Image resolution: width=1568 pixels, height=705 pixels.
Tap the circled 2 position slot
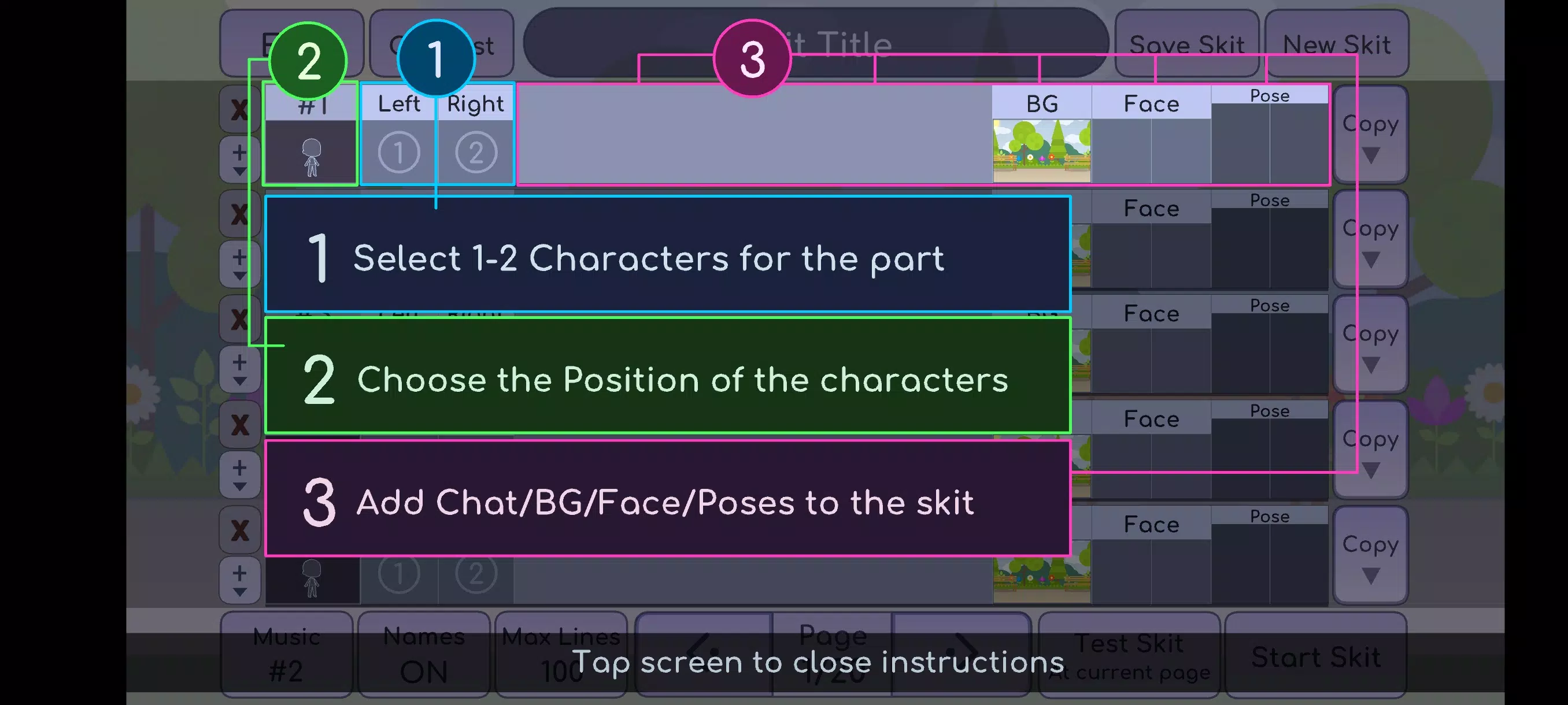click(x=475, y=152)
